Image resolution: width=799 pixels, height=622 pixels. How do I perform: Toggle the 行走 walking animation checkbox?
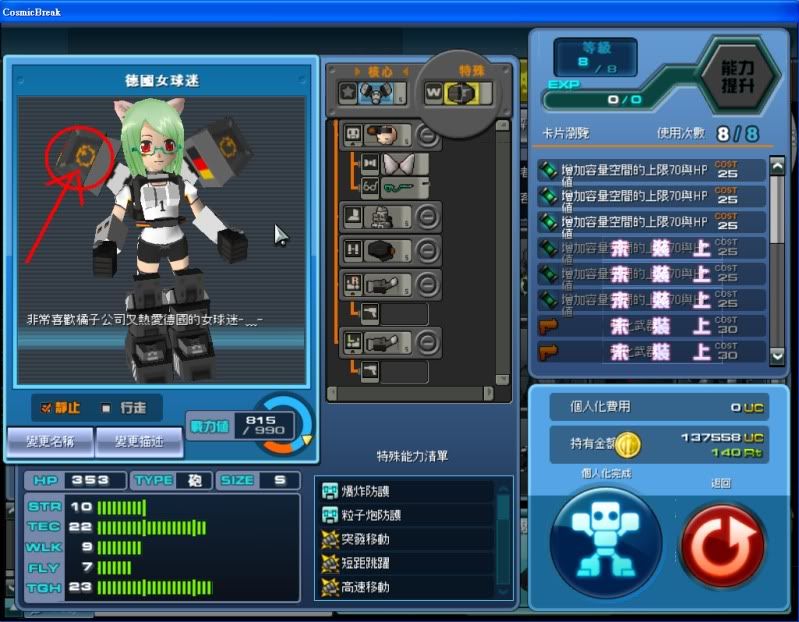pyautogui.click(x=106, y=408)
